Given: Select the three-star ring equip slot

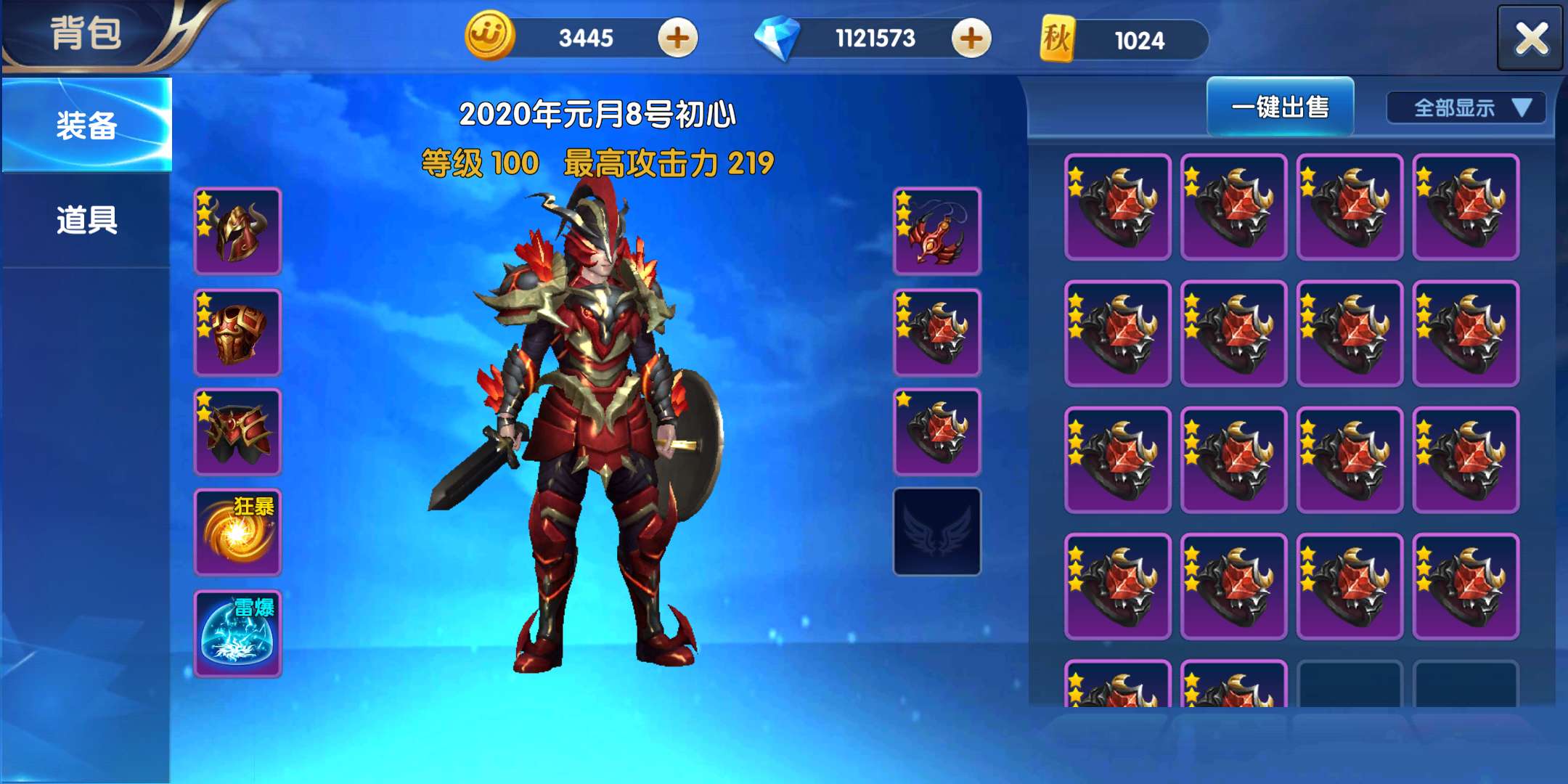Looking at the screenshot, I should click(x=936, y=330).
